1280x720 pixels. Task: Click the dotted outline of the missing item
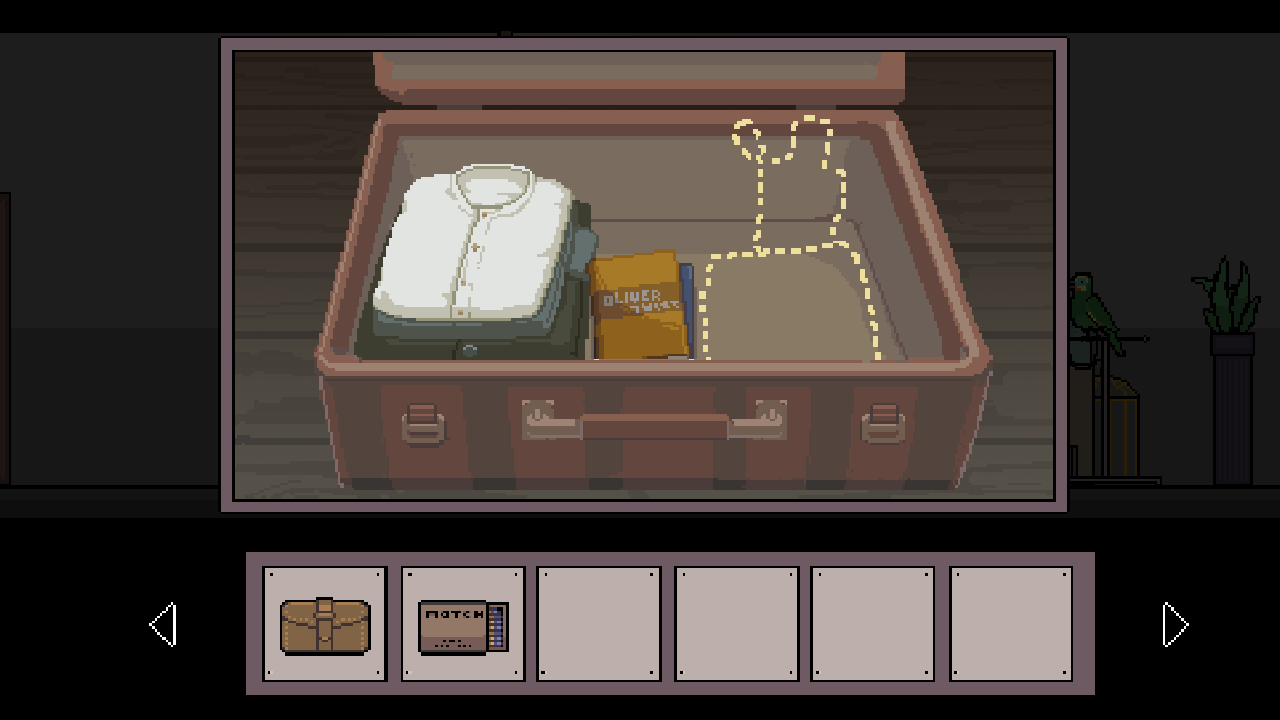[790, 250]
